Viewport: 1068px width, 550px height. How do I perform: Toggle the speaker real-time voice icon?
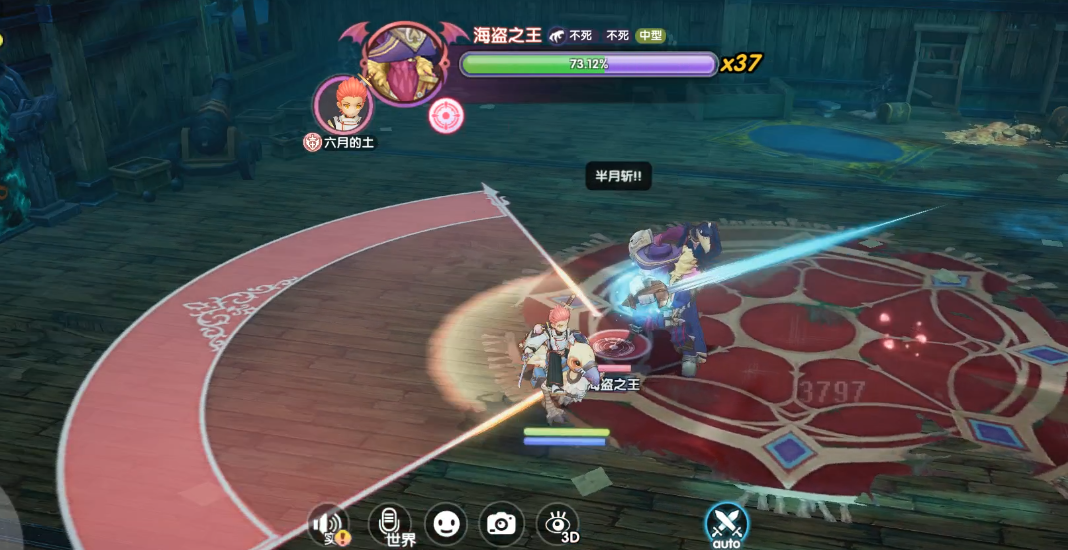[328, 524]
